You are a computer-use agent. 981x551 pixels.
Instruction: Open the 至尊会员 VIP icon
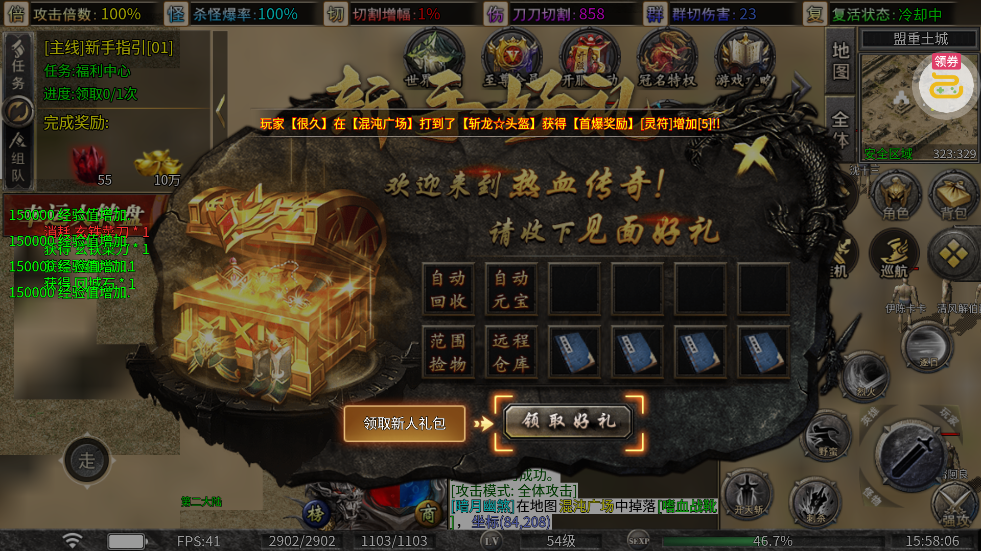[511, 58]
